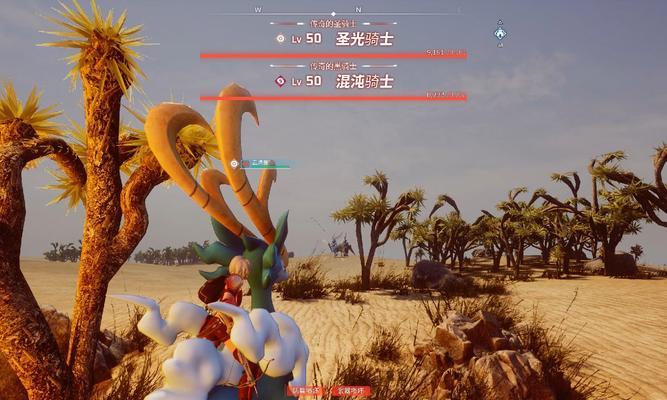The width and height of the screenshot is (667, 400).
Task: Select the mounted Pal's nameplate icon
Action: (x=234, y=163)
